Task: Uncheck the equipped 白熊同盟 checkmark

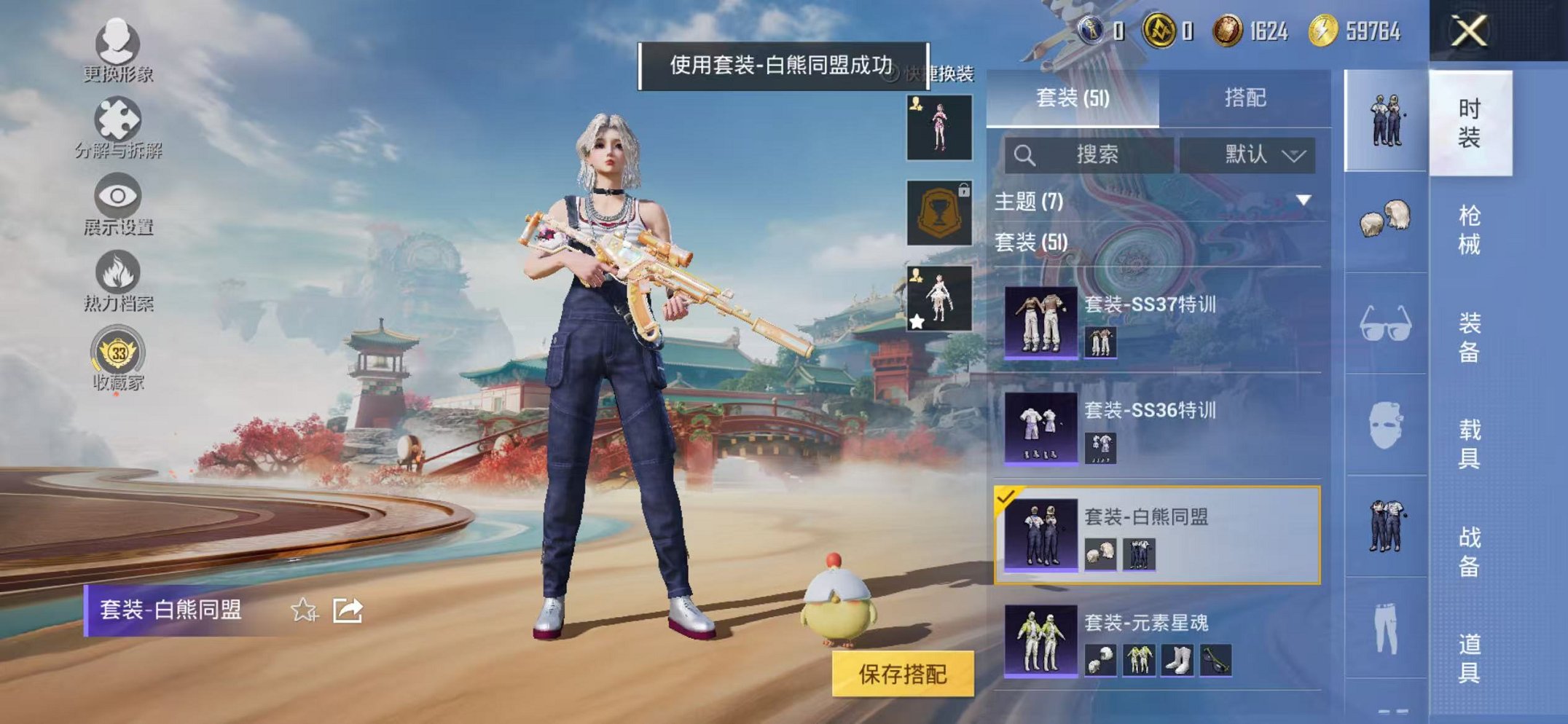Action: 1006,498
